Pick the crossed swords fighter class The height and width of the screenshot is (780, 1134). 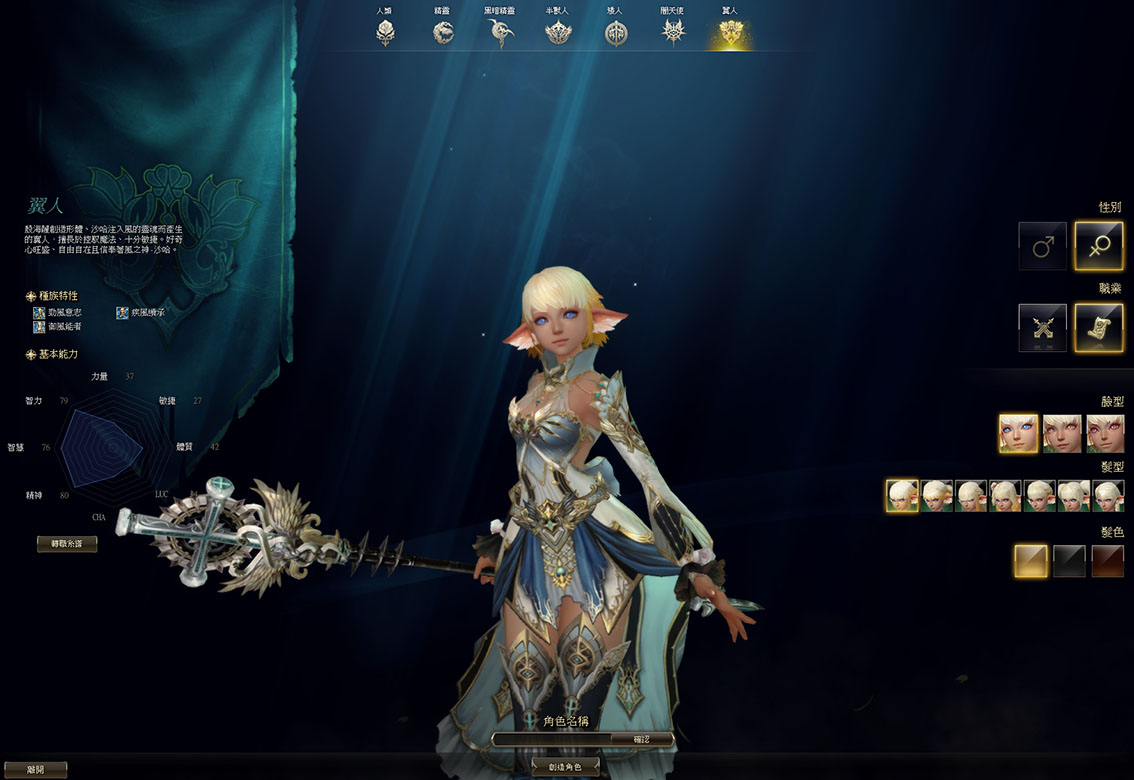(1043, 328)
